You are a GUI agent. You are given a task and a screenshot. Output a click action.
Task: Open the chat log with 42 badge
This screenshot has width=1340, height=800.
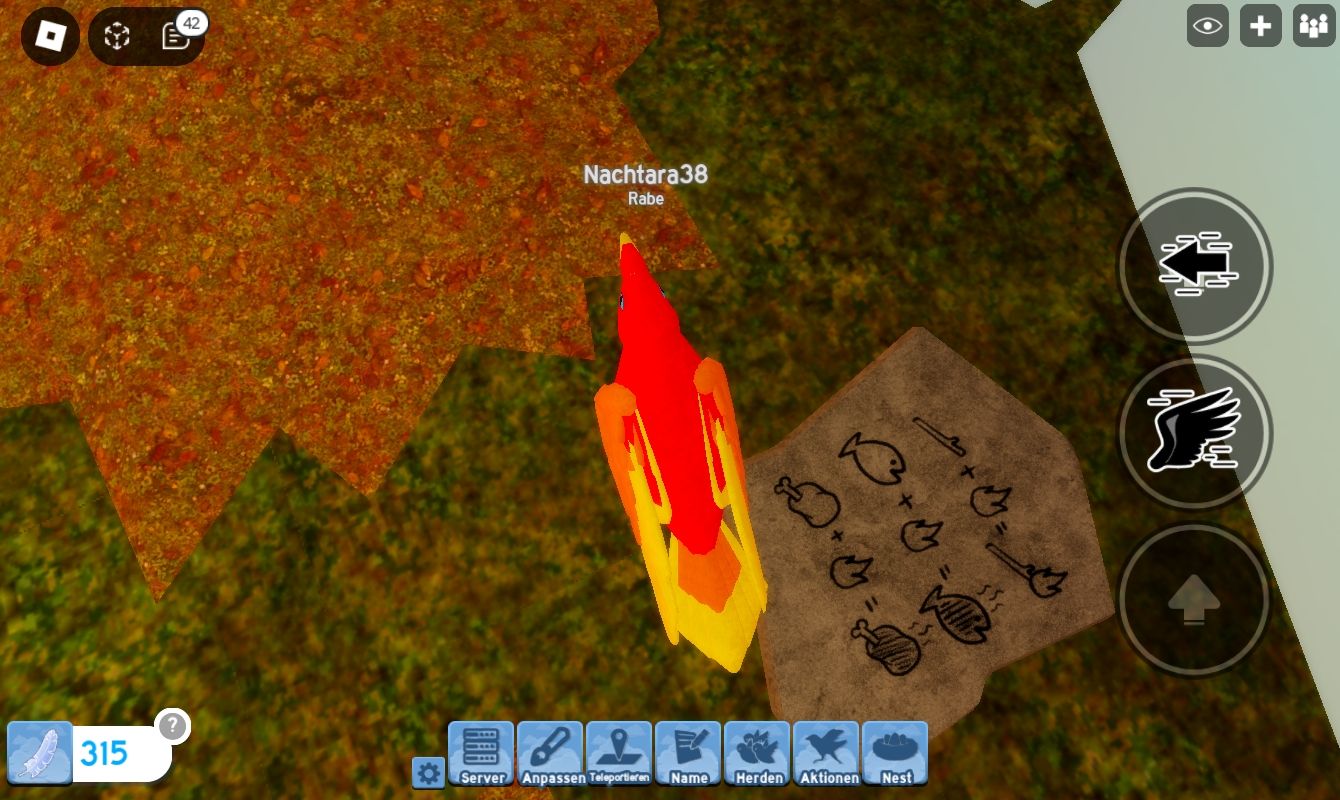tap(176, 37)
